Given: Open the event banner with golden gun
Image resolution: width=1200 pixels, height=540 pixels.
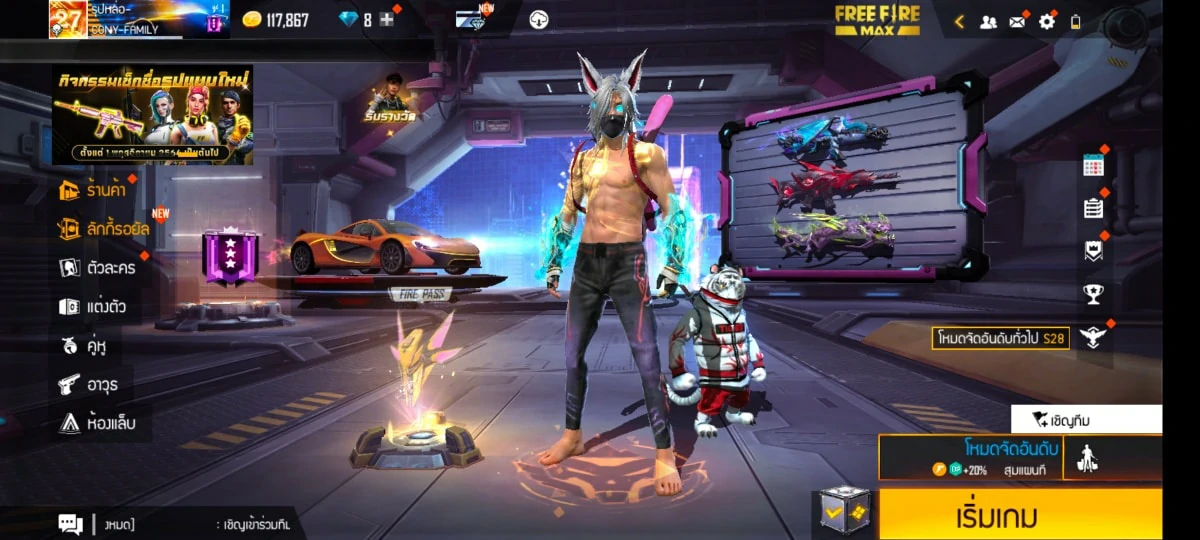Looking at the screenshot, I should point(152,115).
